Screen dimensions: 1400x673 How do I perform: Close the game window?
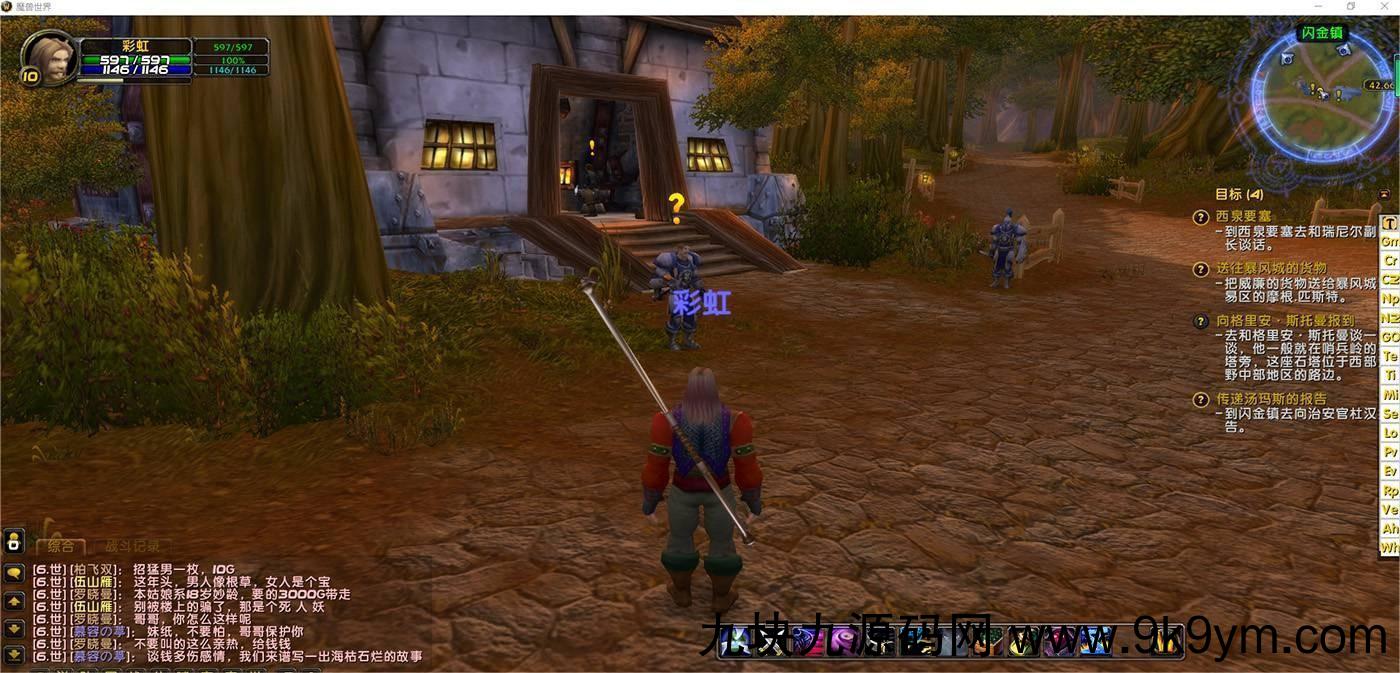point(1383,7)
